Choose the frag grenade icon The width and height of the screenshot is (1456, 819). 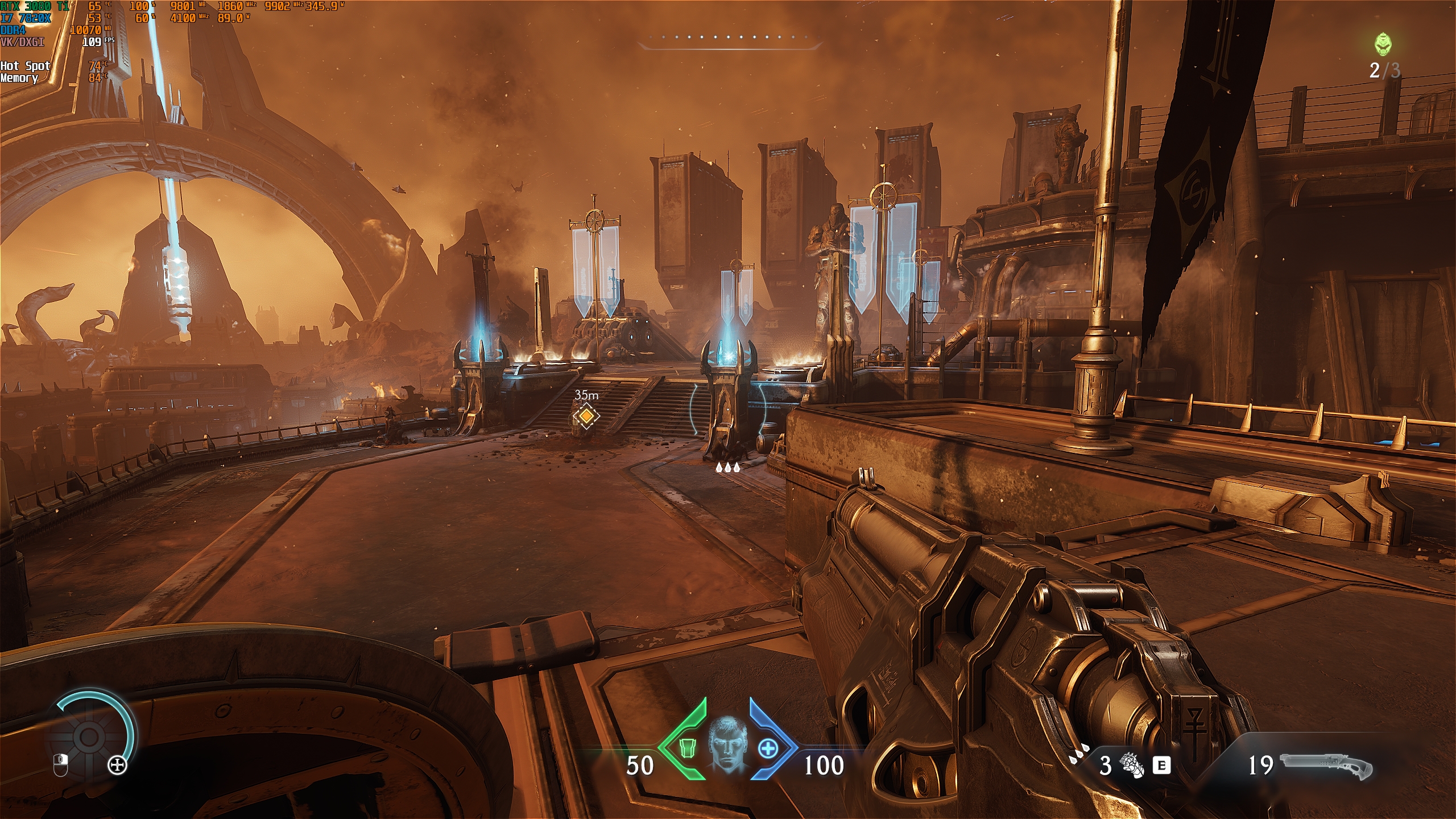pos(1132,765)
